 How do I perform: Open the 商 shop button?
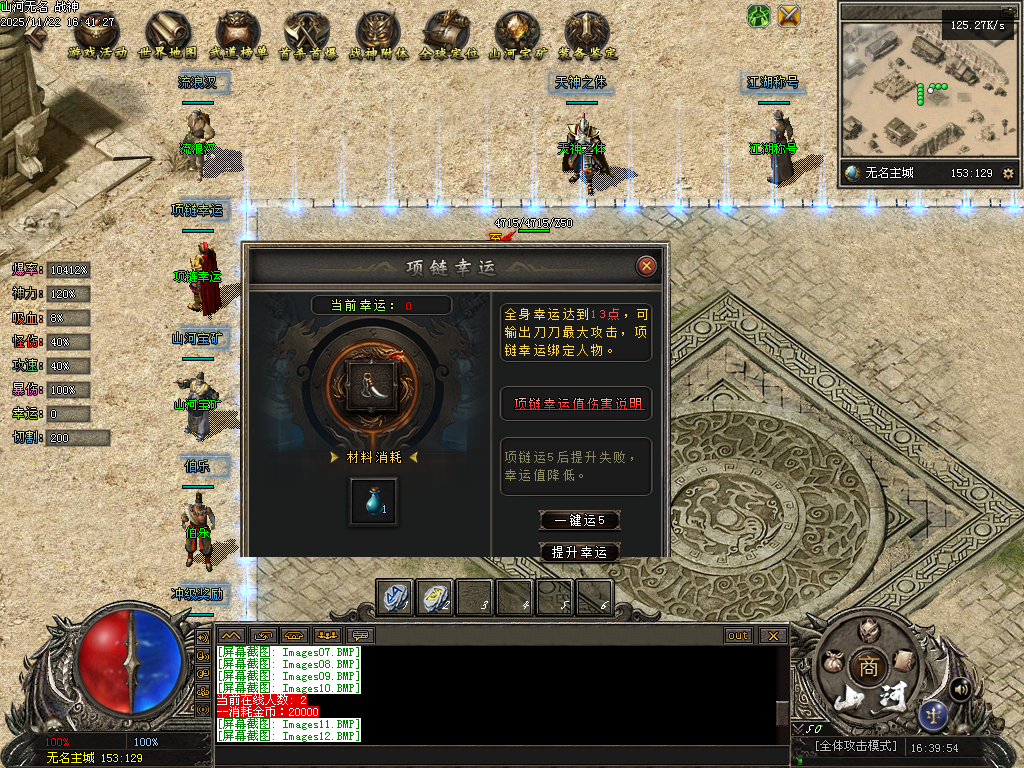pyautogui.click(x=865, y=667)
